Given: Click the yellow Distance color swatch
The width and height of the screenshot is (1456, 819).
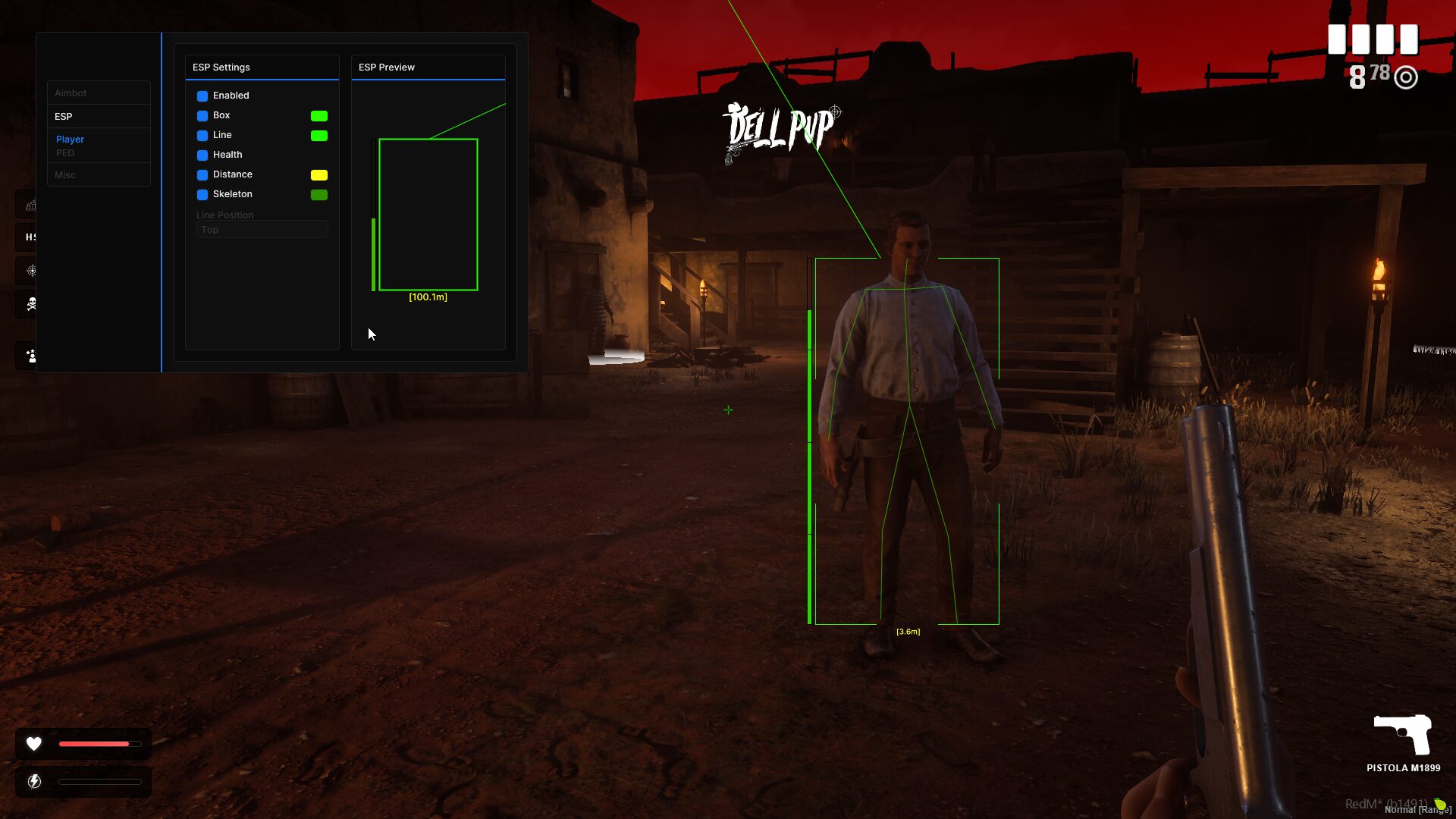Looking at the screenshot, I should point(319,175).
